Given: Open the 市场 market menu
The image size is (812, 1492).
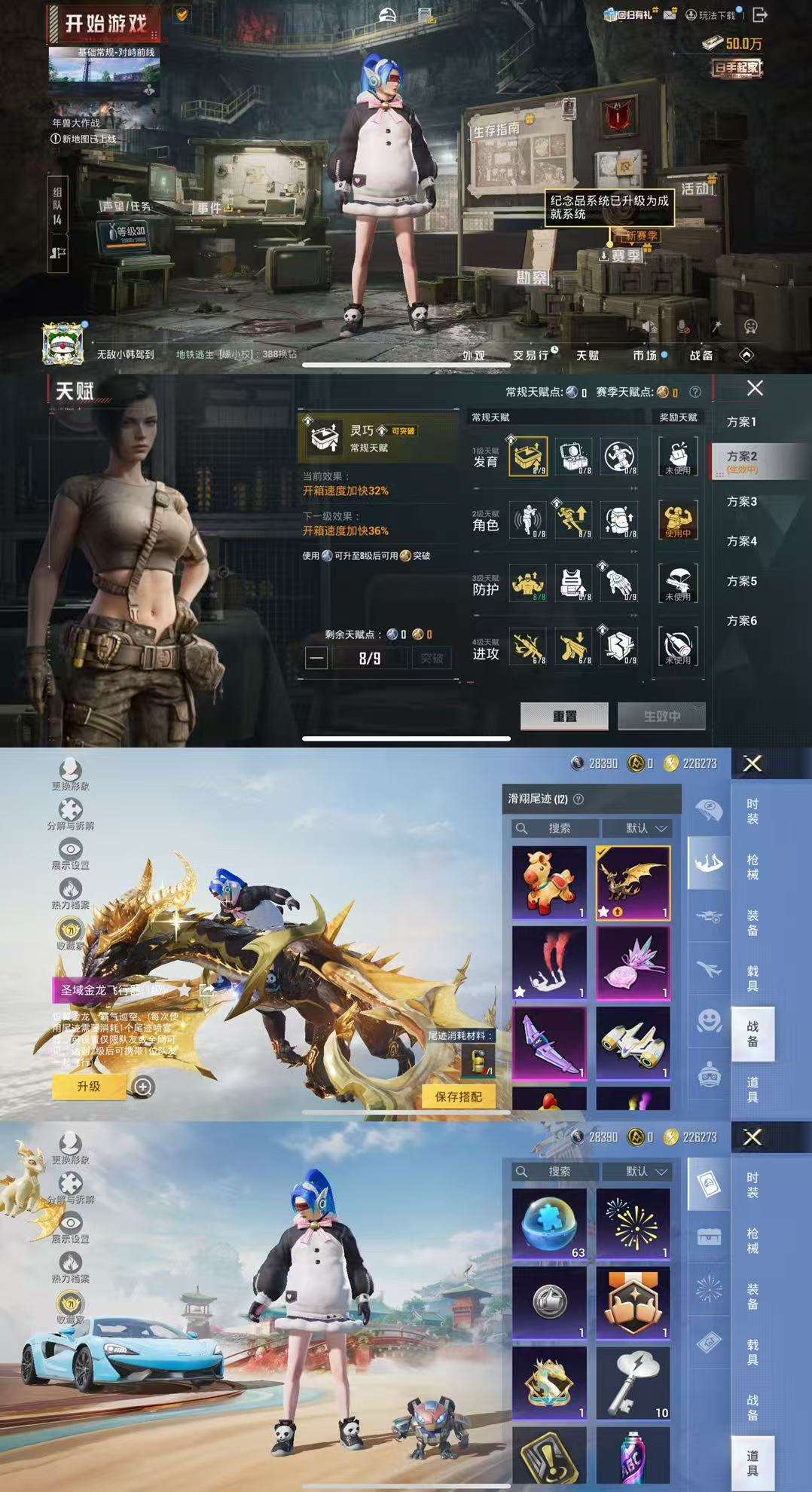Looking at the screenshot, I should click(x=645, y=355).
